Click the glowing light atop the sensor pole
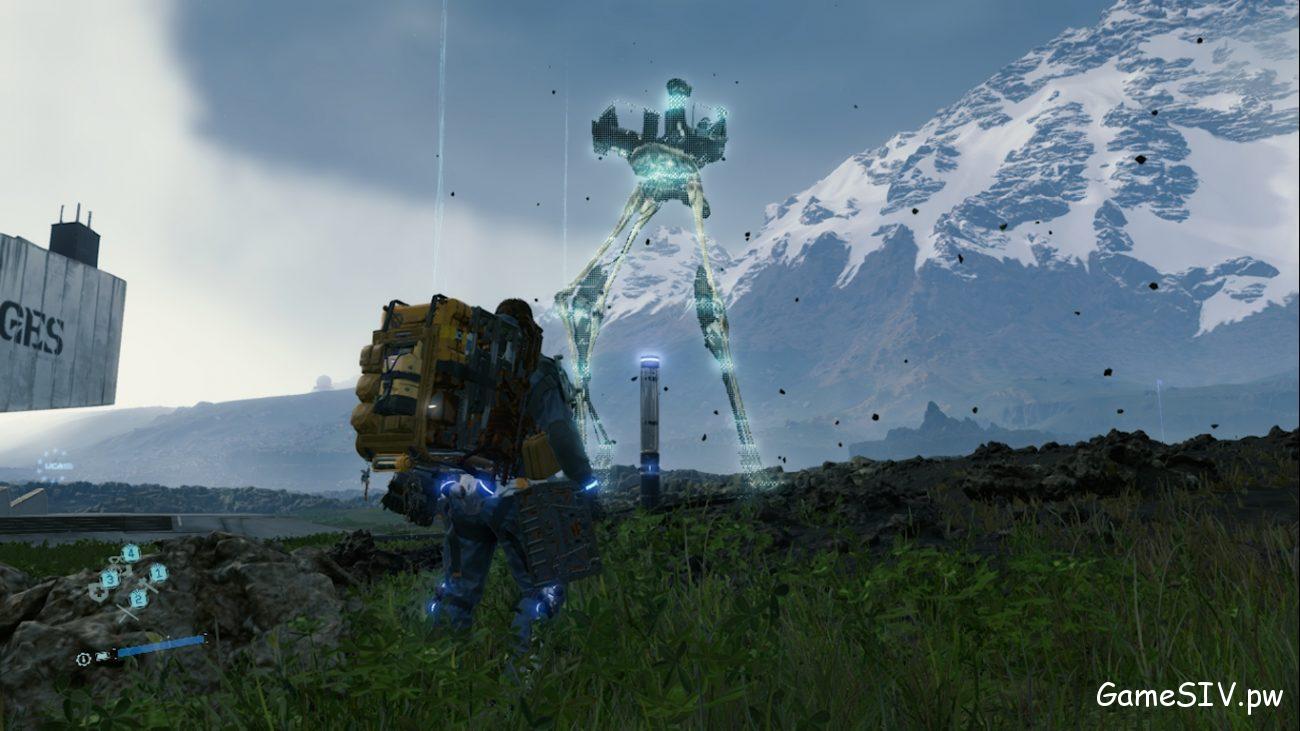The image size is (1300, 731). pyautogui.click(x=648, y=356)
